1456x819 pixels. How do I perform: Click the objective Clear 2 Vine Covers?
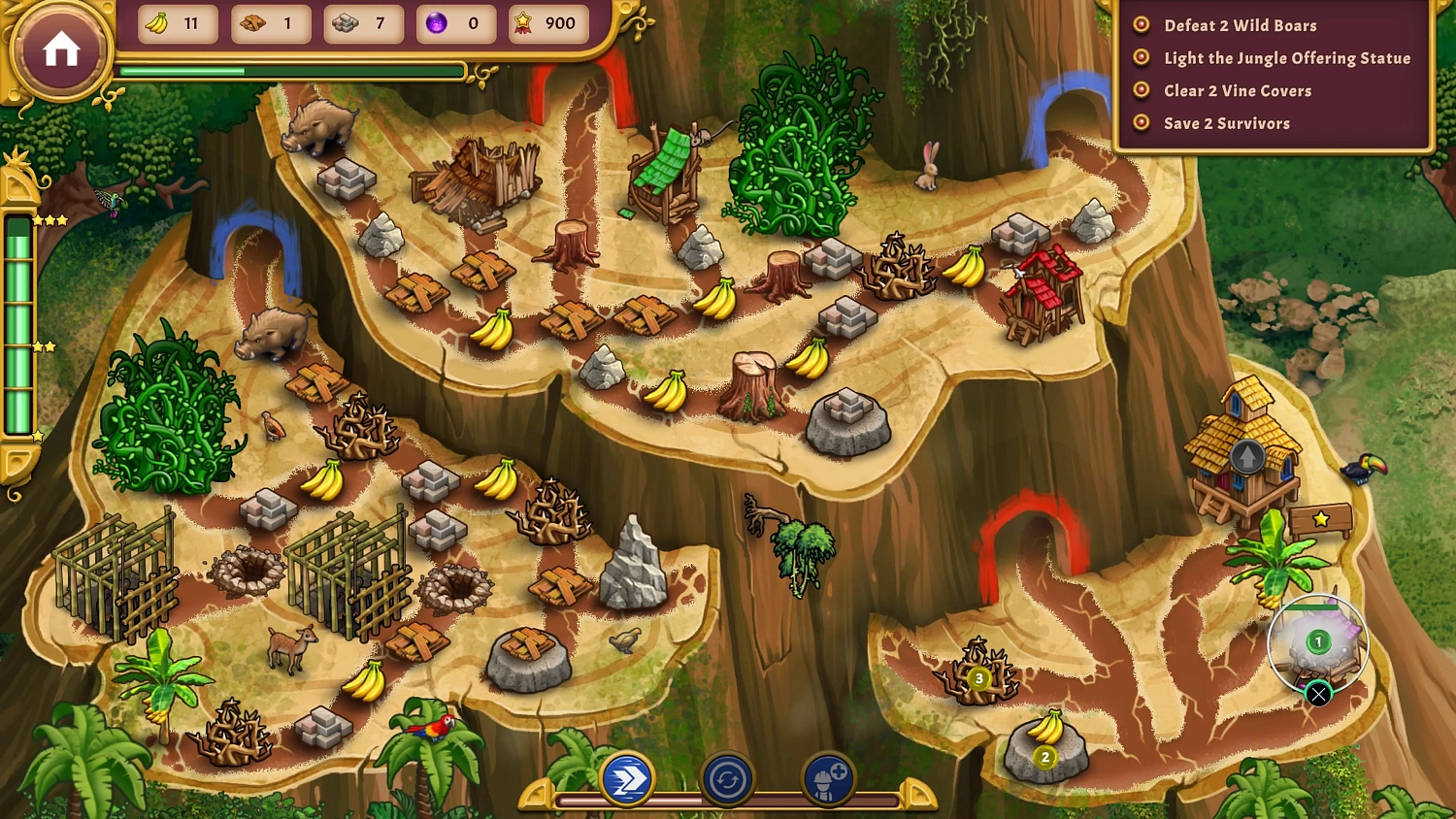[x=1238, y=90]
